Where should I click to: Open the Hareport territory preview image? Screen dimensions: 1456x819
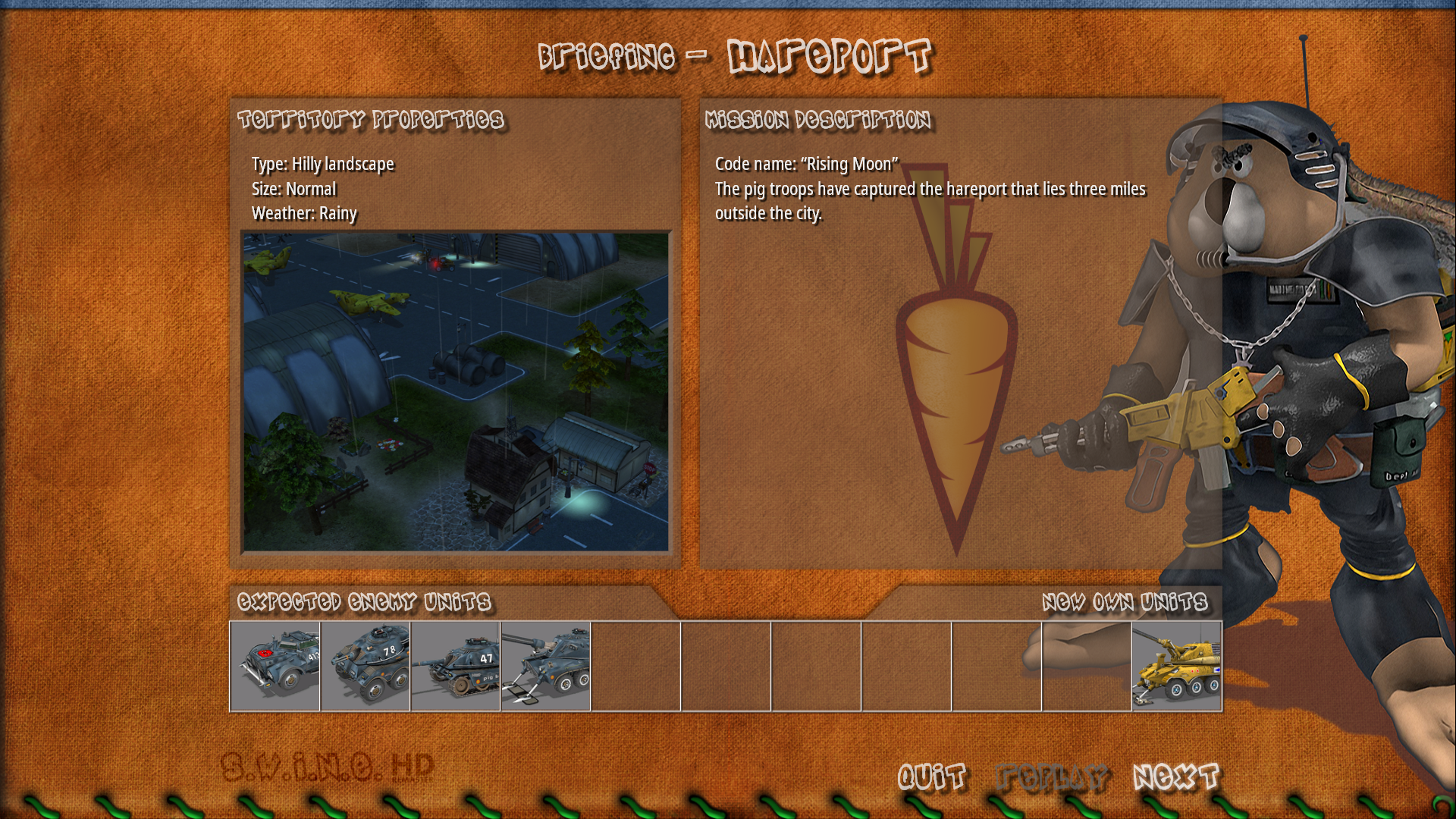[456, 391]
